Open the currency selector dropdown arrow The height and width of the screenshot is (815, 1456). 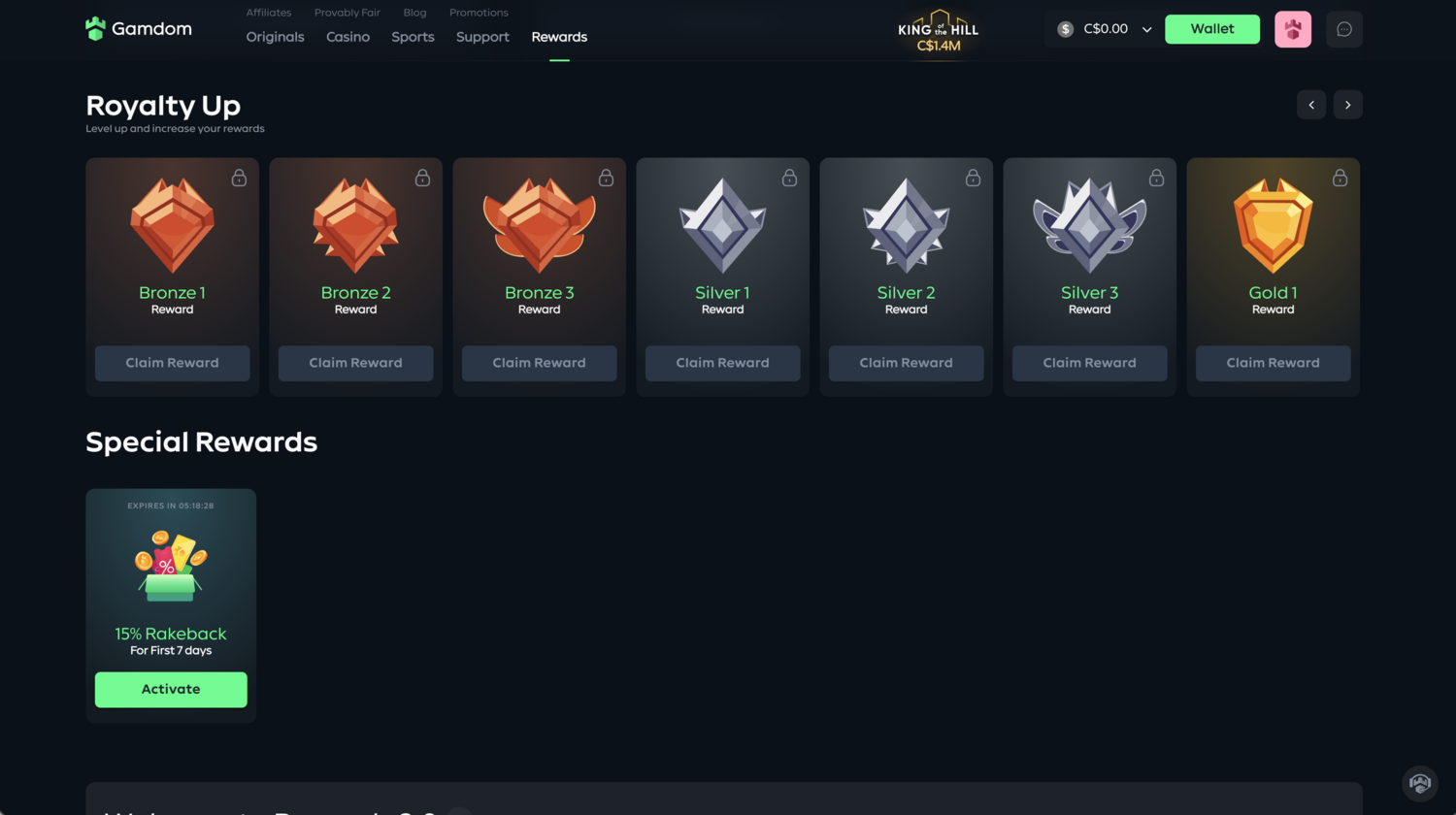(x=1147, y=29)
